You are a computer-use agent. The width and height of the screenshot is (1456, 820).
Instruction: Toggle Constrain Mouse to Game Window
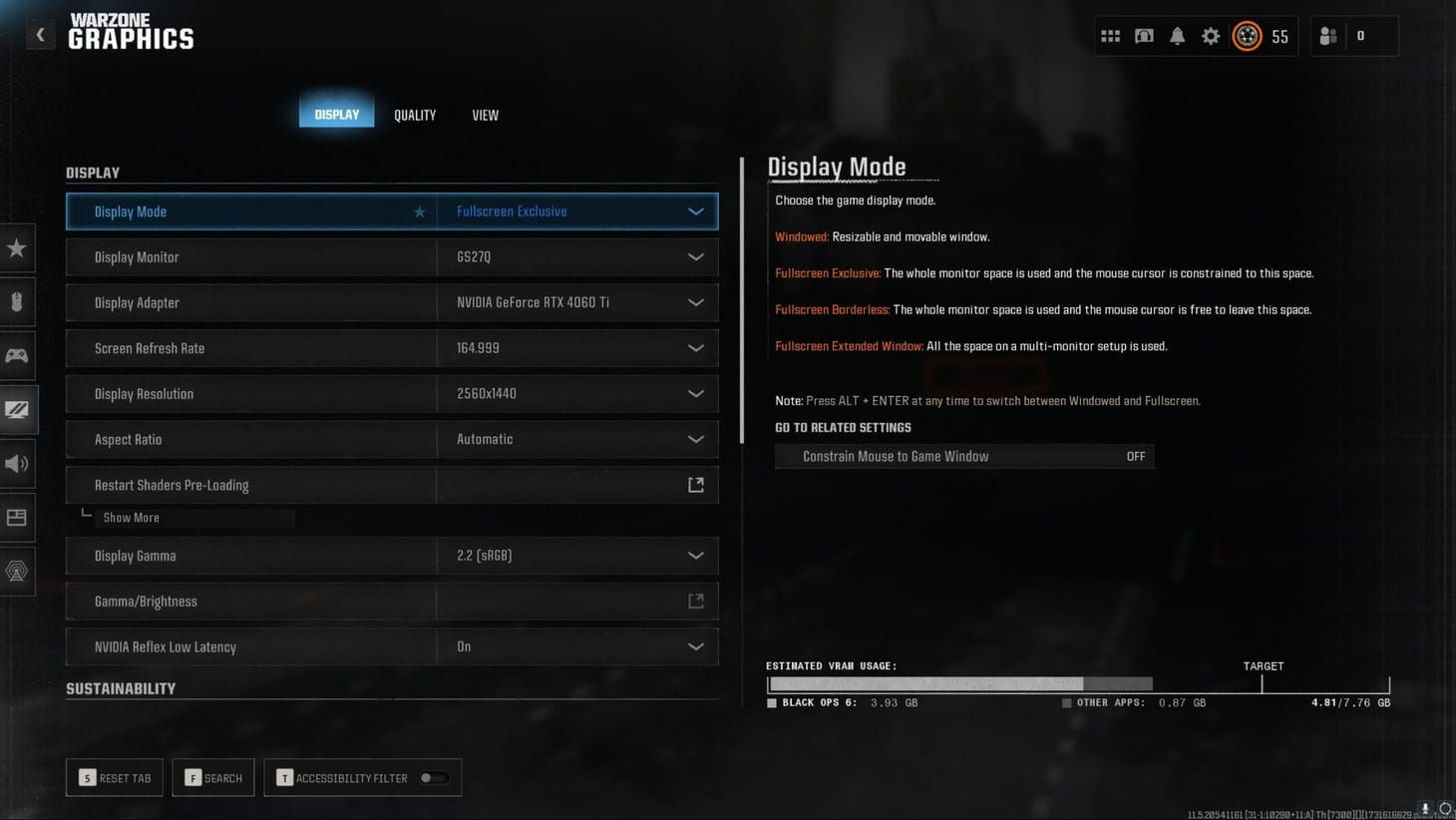point(963,456)
